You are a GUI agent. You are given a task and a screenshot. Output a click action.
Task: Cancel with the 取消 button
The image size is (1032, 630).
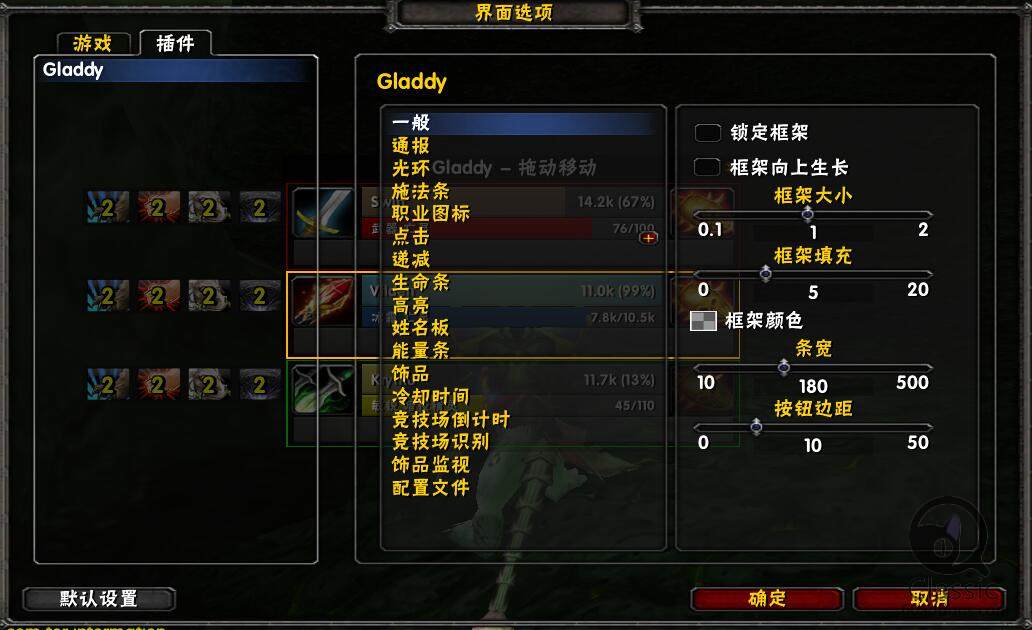(928, 598)
